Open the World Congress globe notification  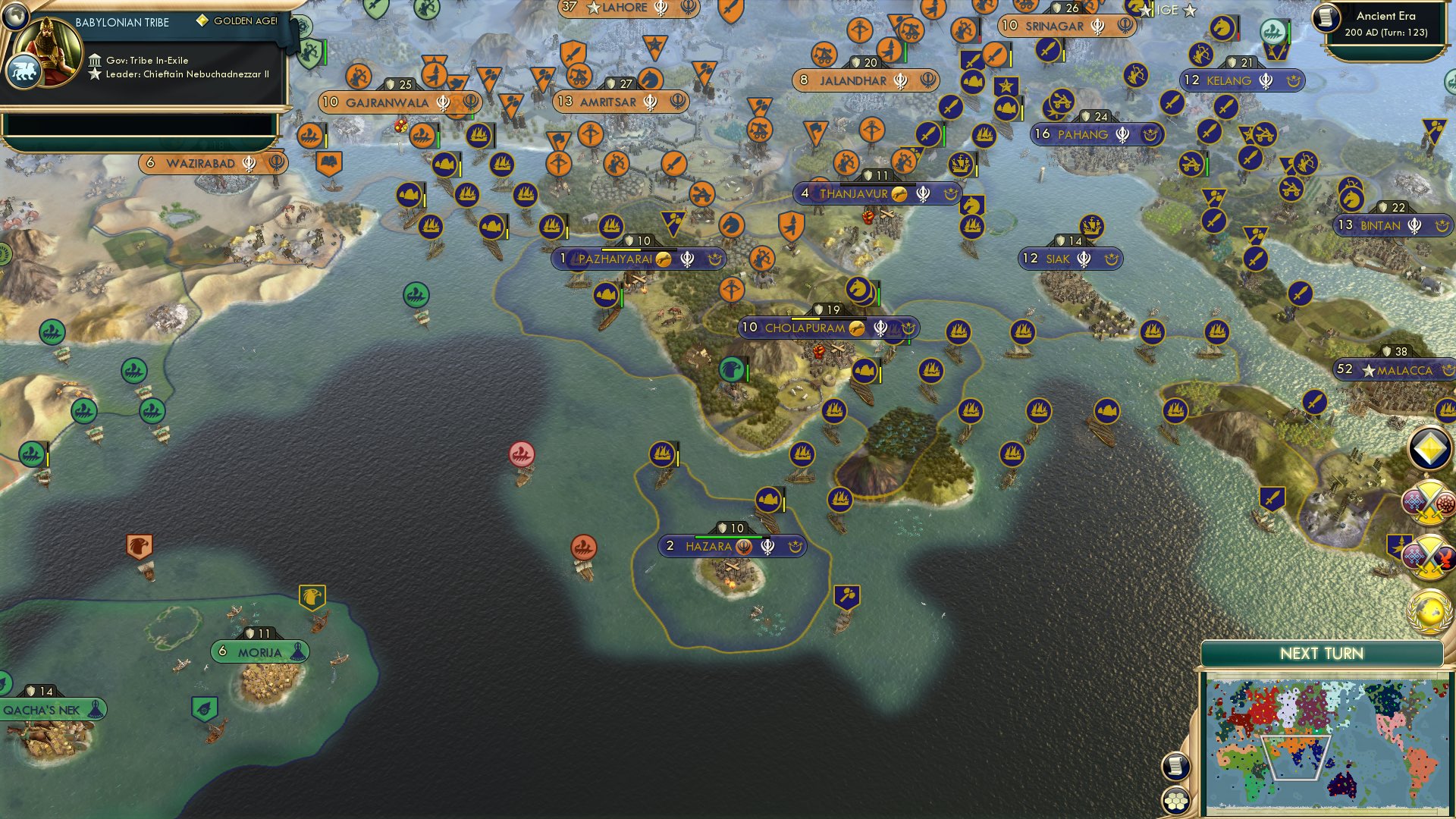coord(1428,607)
